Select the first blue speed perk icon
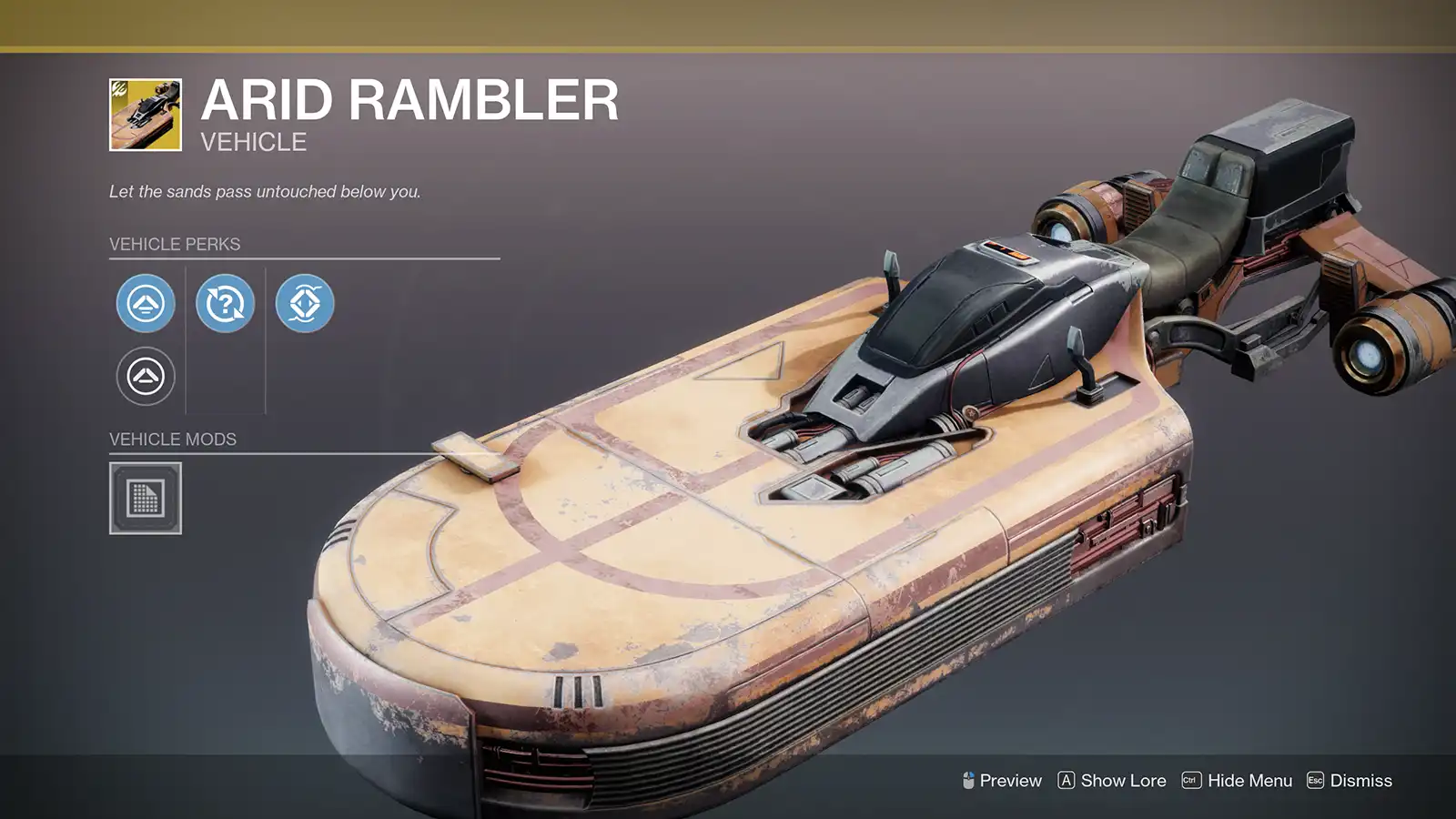The image size is (1456, 819). (145, 304)
